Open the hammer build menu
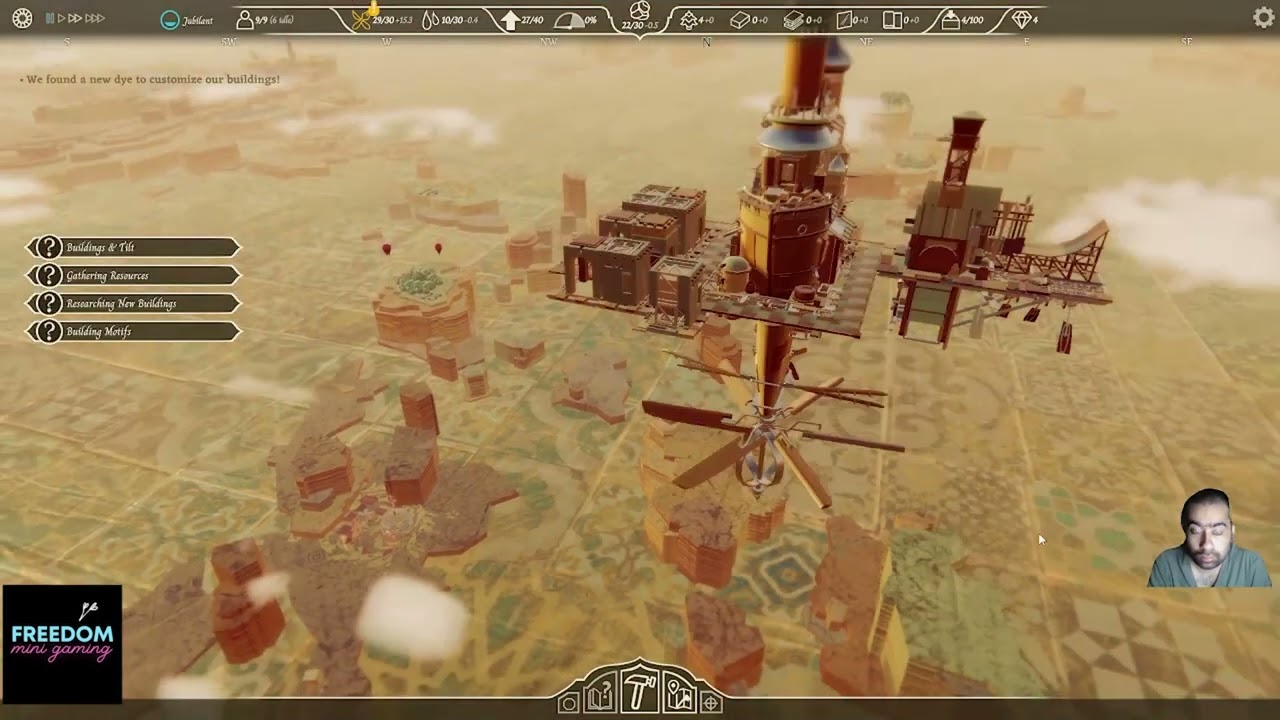 click(x=639, y=692)
